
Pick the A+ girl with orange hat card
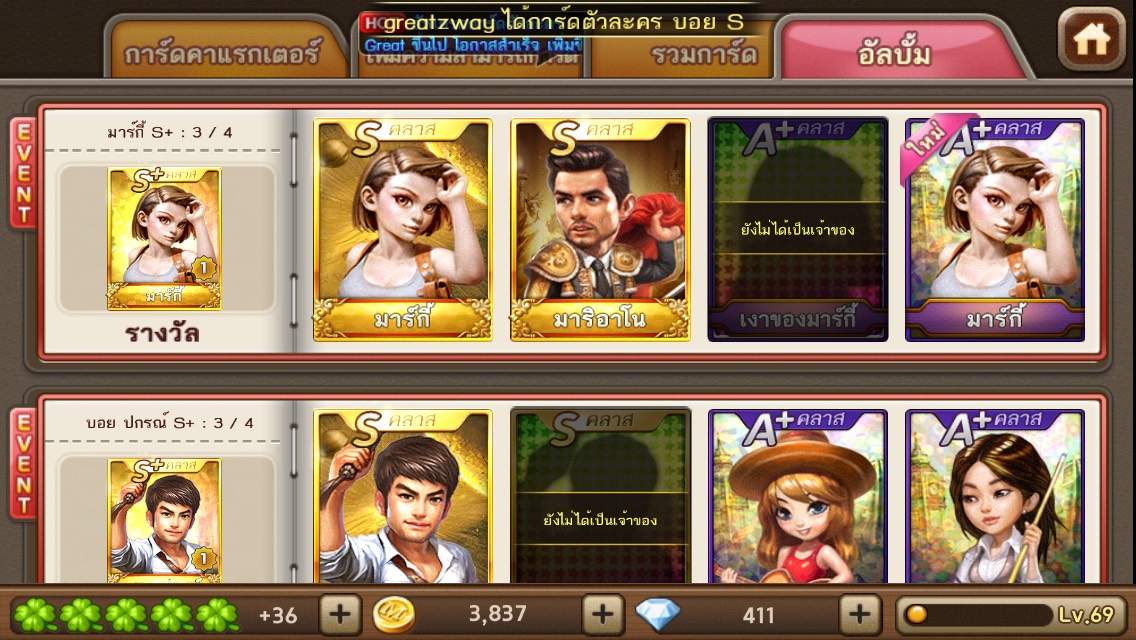point(797,496)
